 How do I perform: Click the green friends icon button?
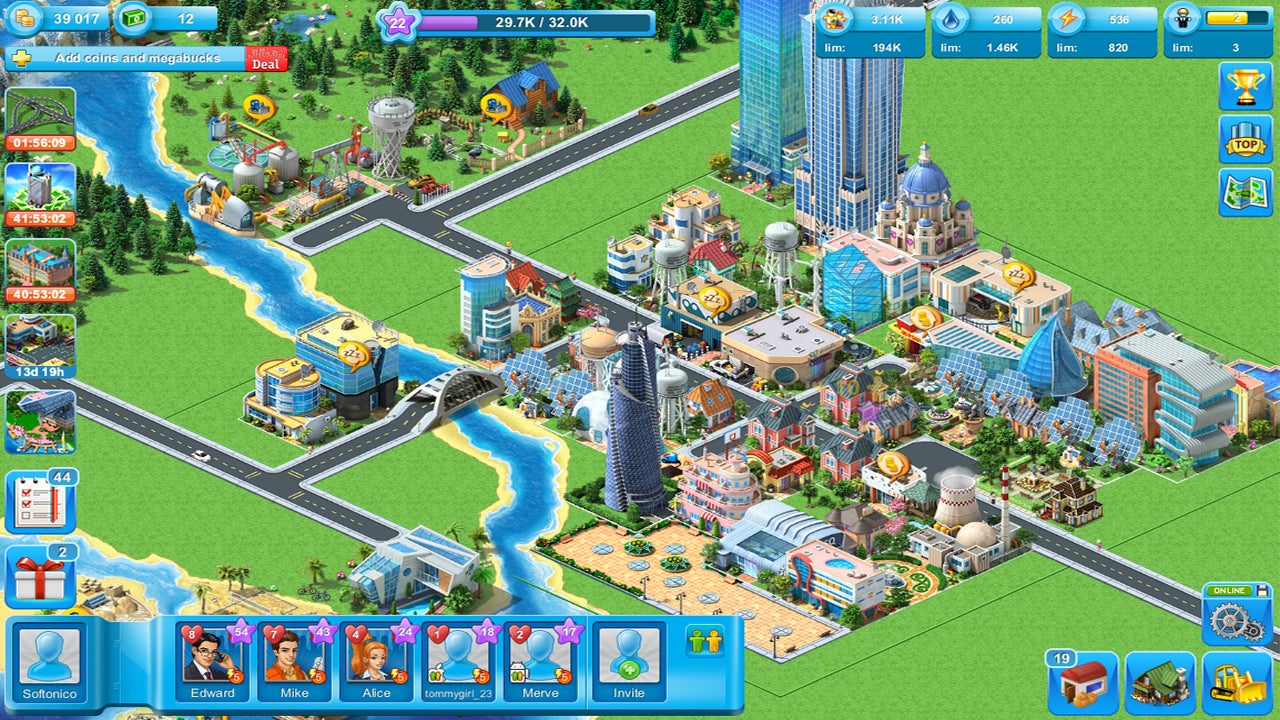click(x=705, y=641)
